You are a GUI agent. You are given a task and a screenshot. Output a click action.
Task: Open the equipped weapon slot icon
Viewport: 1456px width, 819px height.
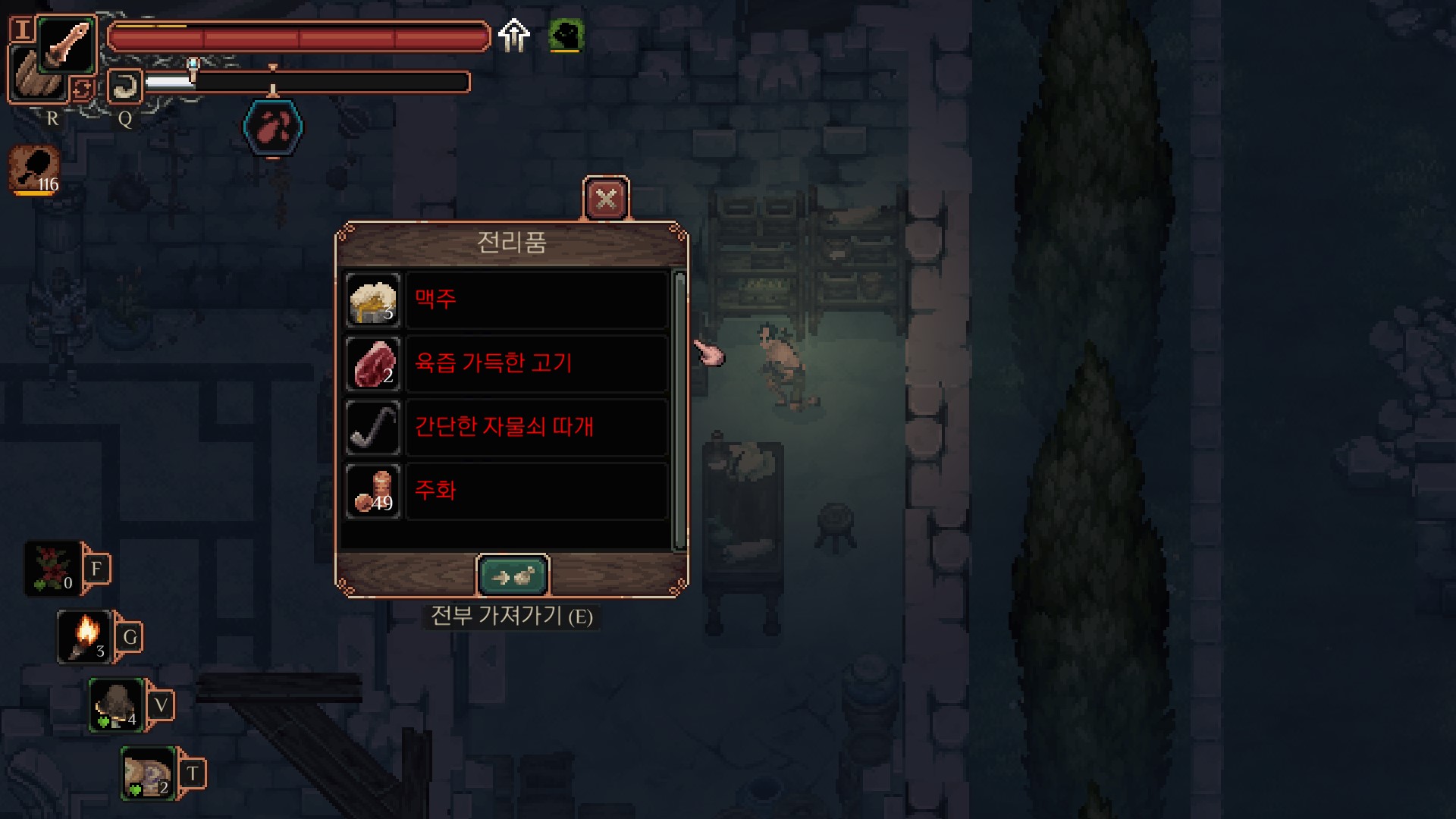67,43
